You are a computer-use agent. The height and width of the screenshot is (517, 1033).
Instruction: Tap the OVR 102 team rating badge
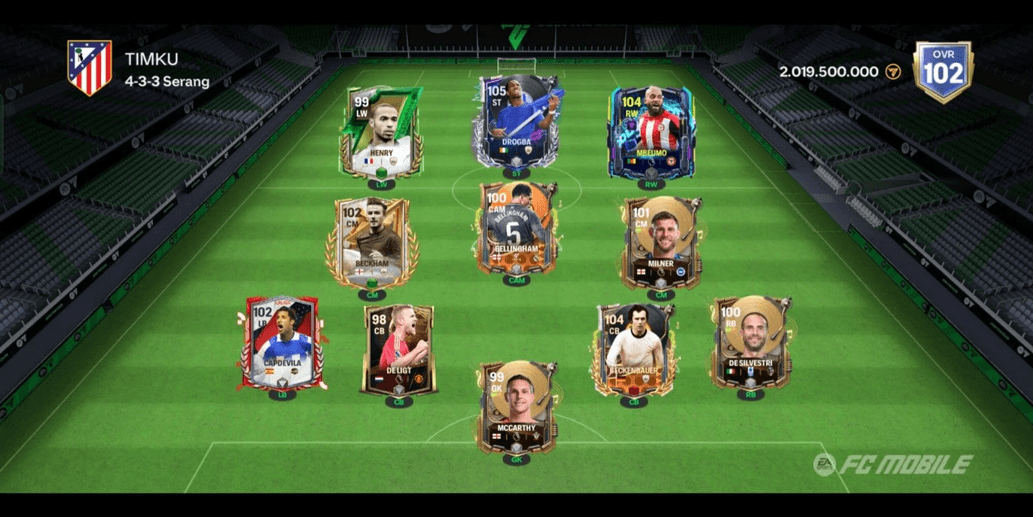click(x=942, y=71)
